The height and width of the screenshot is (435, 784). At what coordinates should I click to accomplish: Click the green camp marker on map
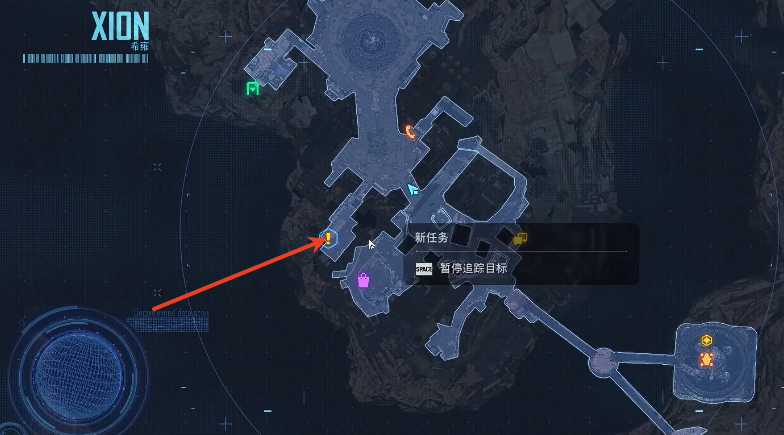(x=253, y=89)
